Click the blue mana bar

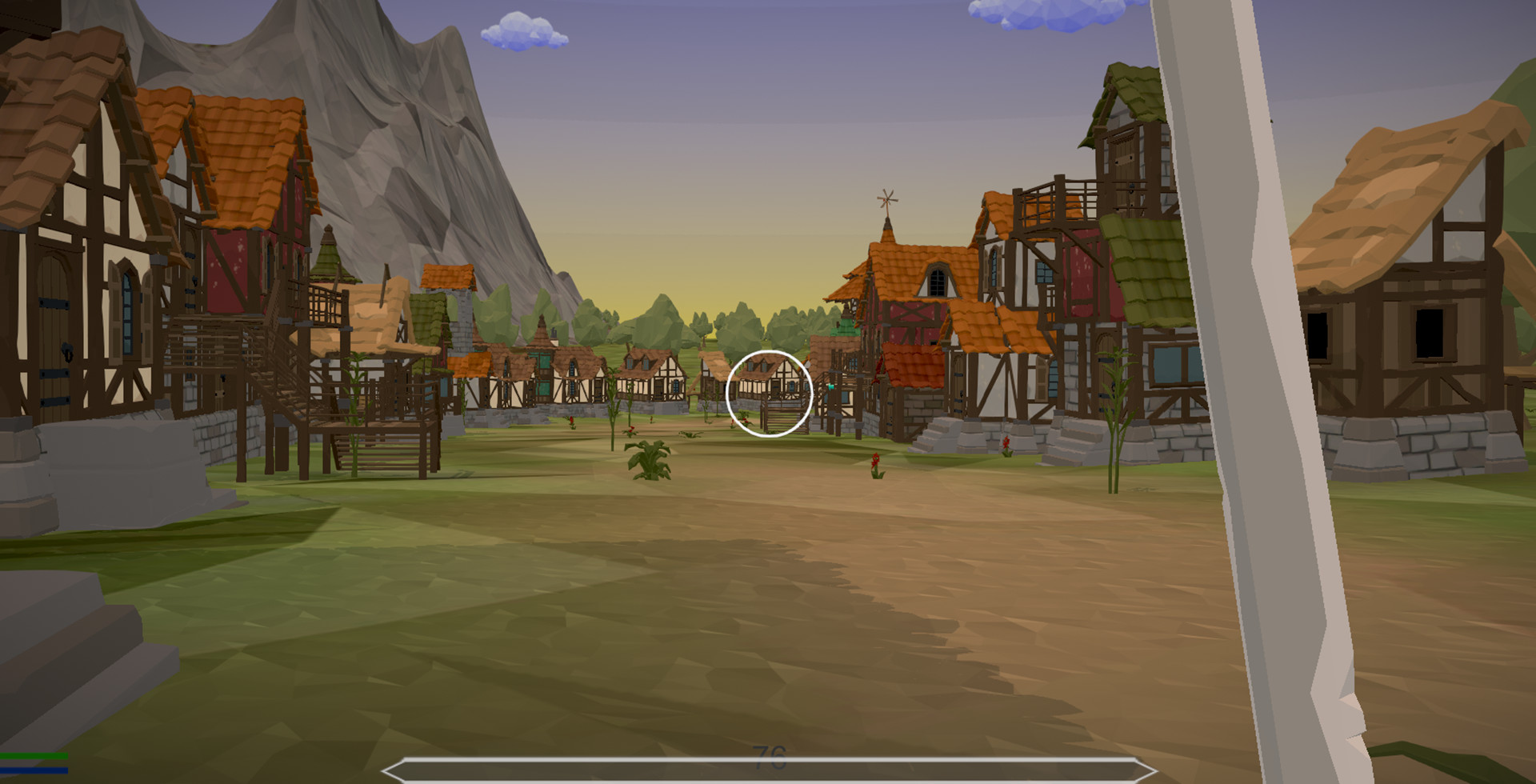point(34,770)
